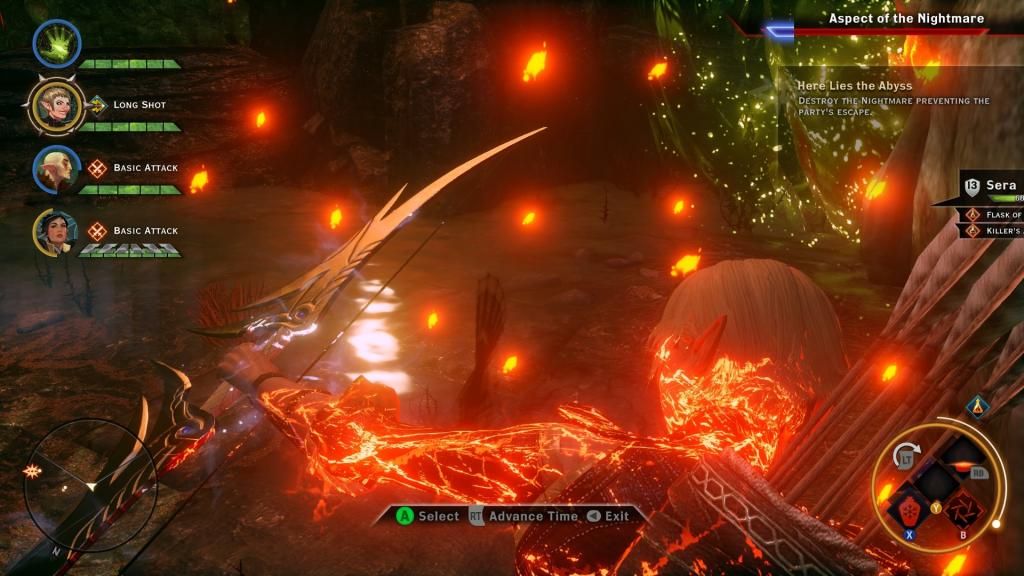Use the crossed-blades ability slot
This screenshot has width=1024, height=576.
point(962,507)
